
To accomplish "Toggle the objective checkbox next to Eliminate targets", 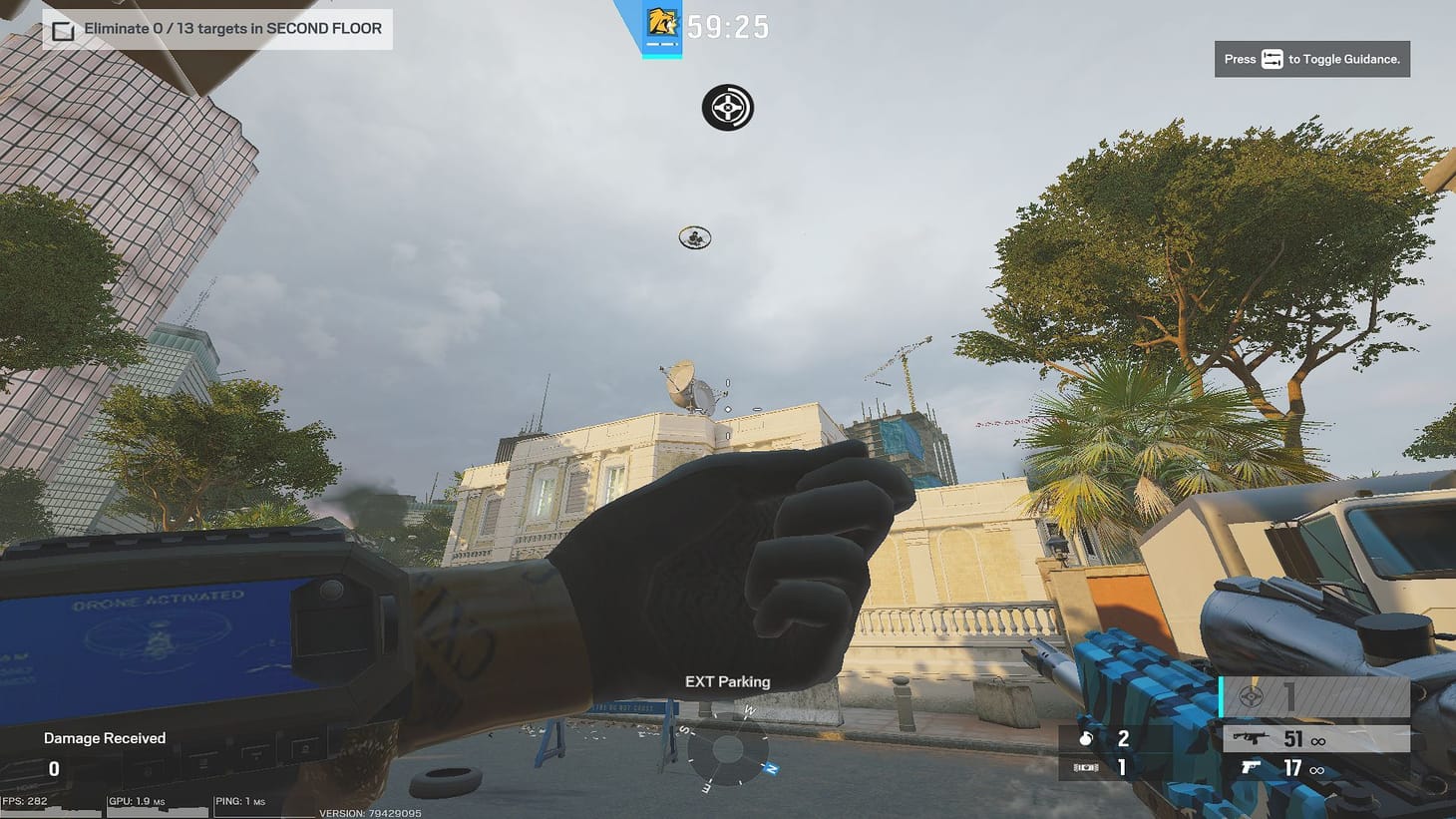I will point(64,29).
